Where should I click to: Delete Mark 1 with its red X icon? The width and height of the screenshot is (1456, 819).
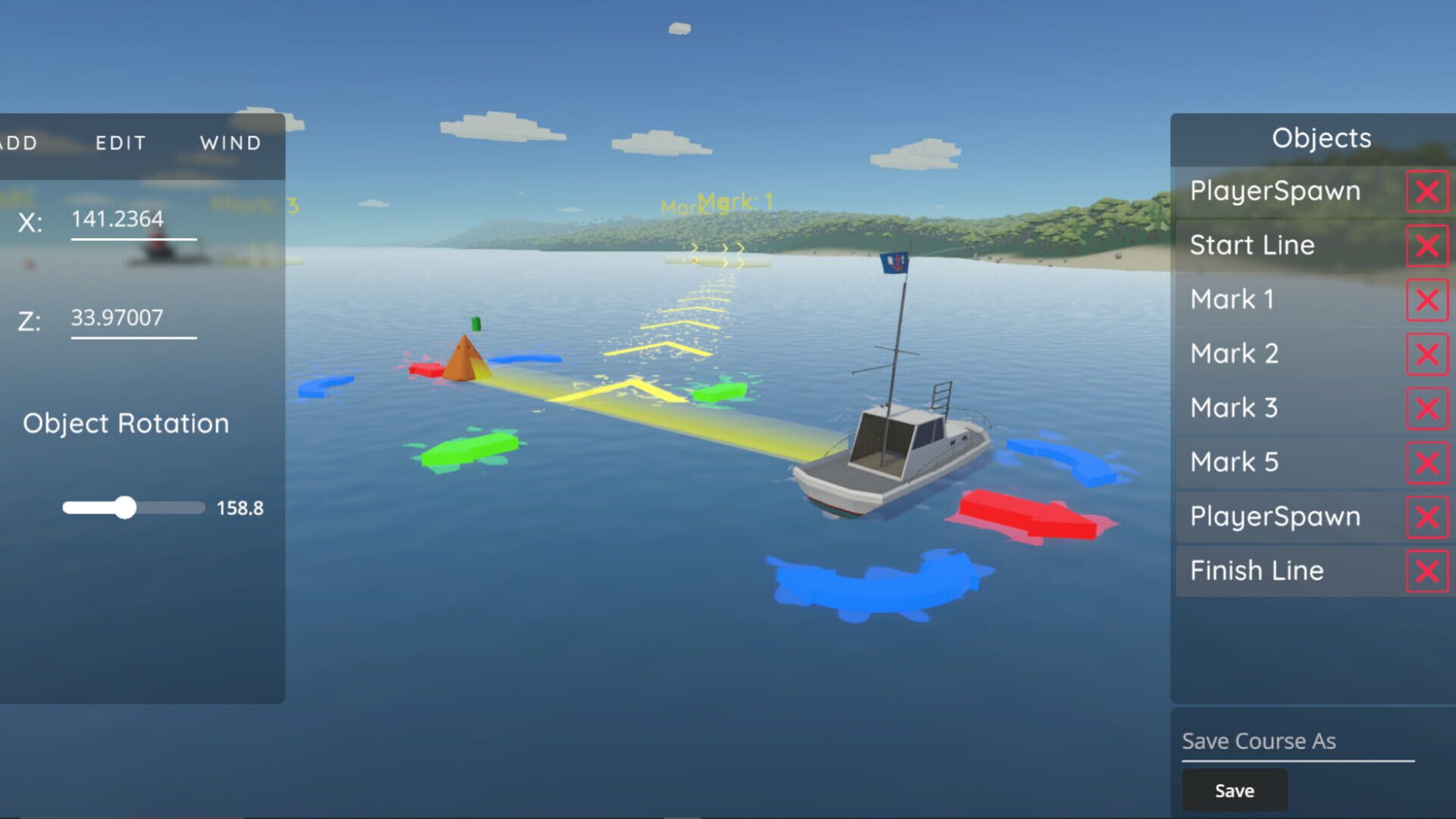(1426, 300)
